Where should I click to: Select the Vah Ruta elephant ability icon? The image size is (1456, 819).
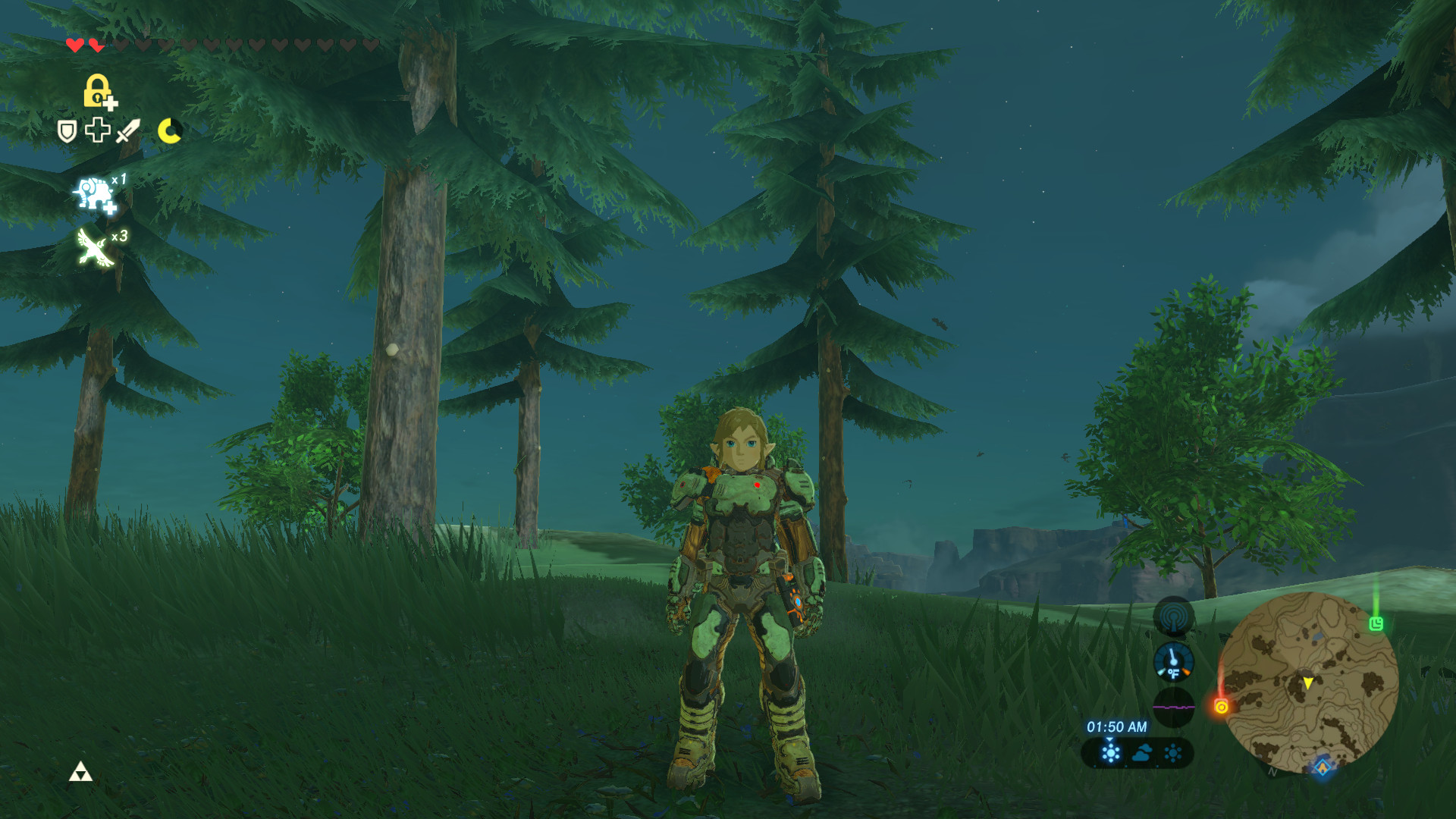94,193
